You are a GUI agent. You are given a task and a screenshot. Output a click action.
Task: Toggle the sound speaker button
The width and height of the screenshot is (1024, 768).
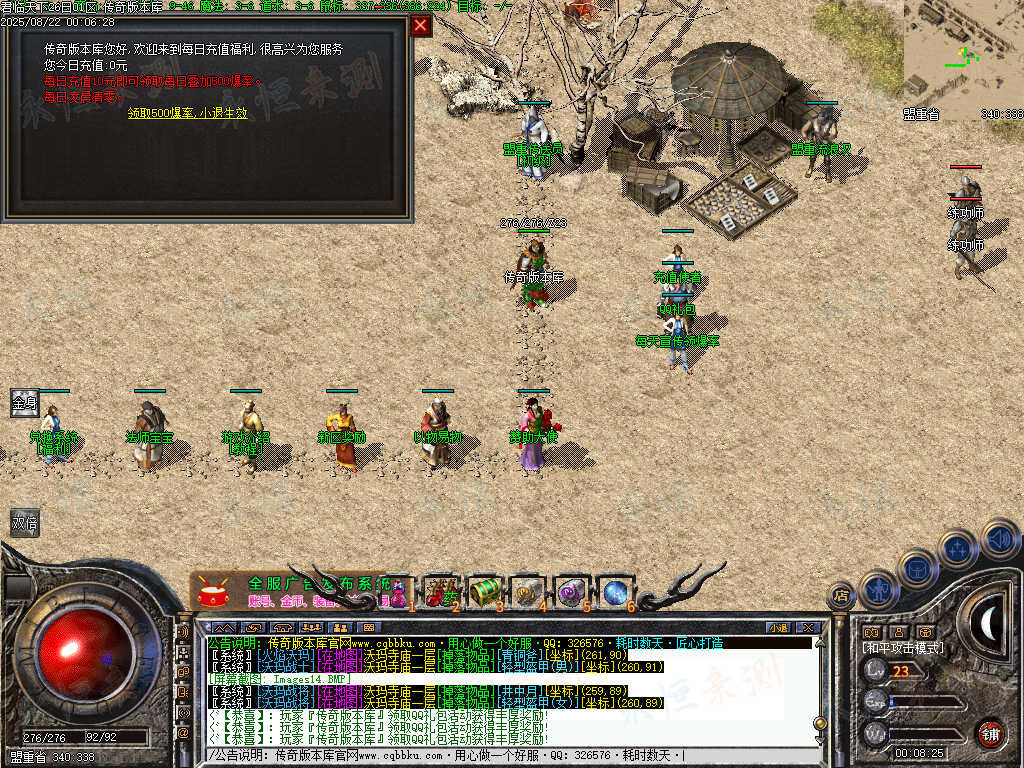point(1000,538)
